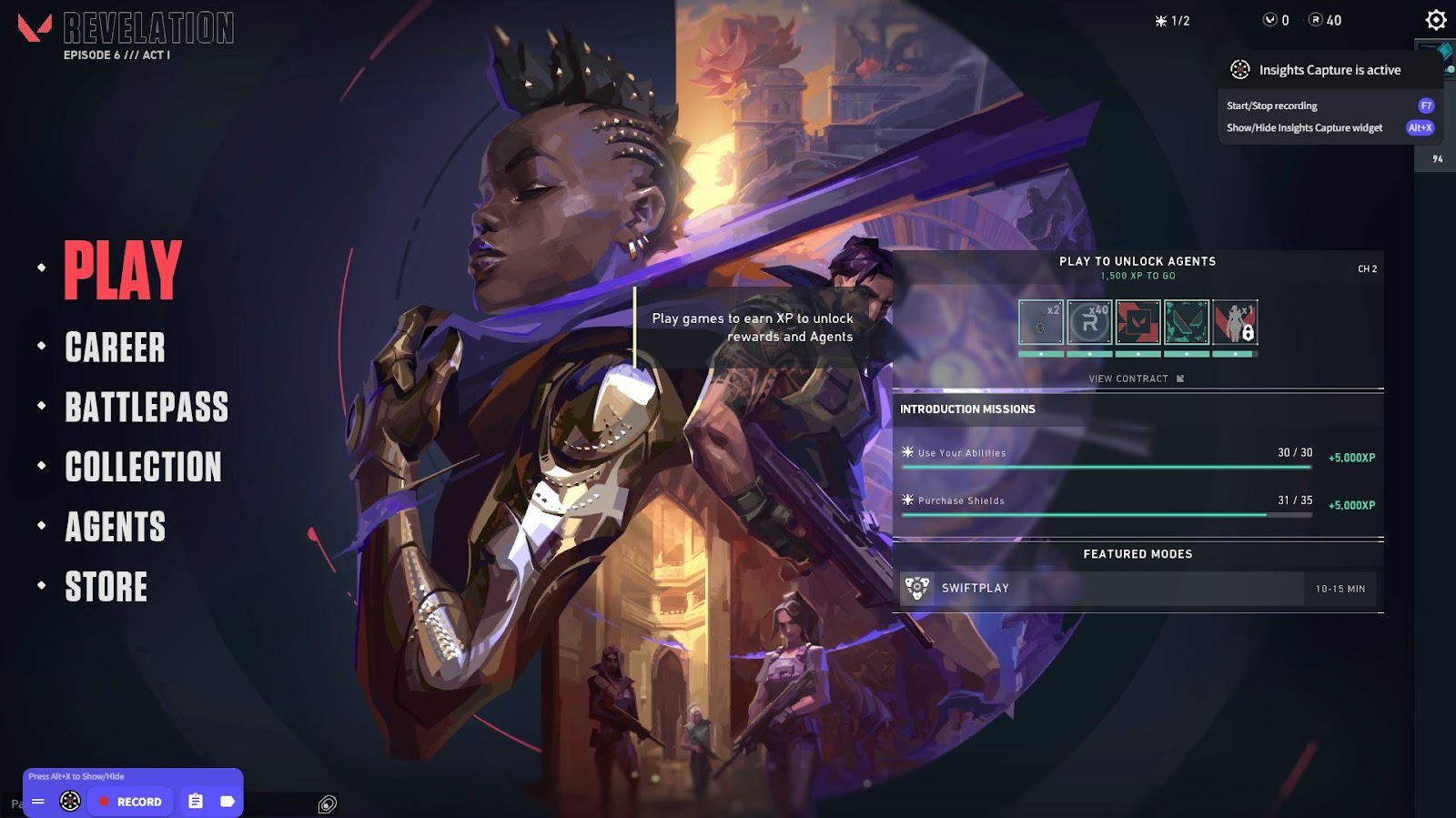The height and width of the screenshot is (818, 1456).
Task: Click the Valorant logo in the corner
Action: coord(35,27)
